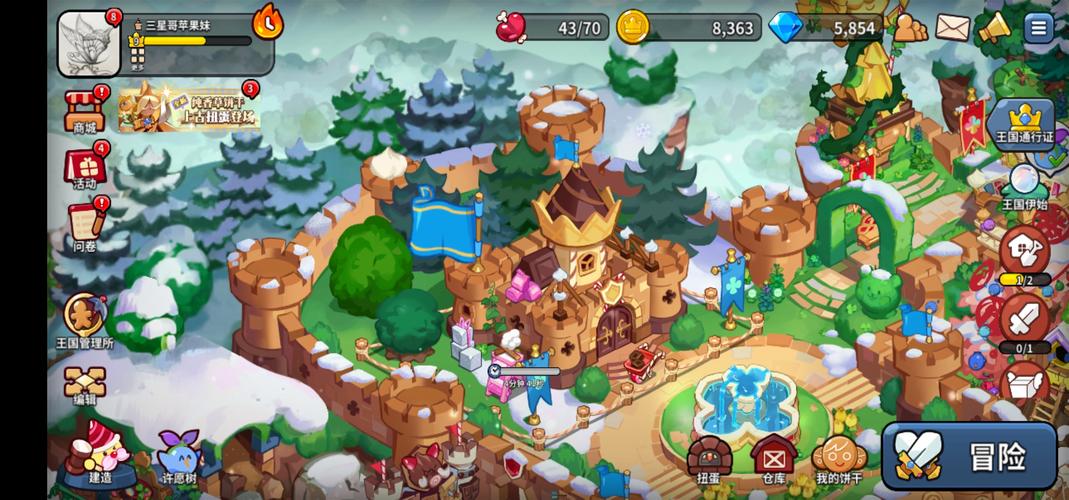Open the friends list icon
The height and width of the screenshot is (500, 1069).
tap(910, 28)
